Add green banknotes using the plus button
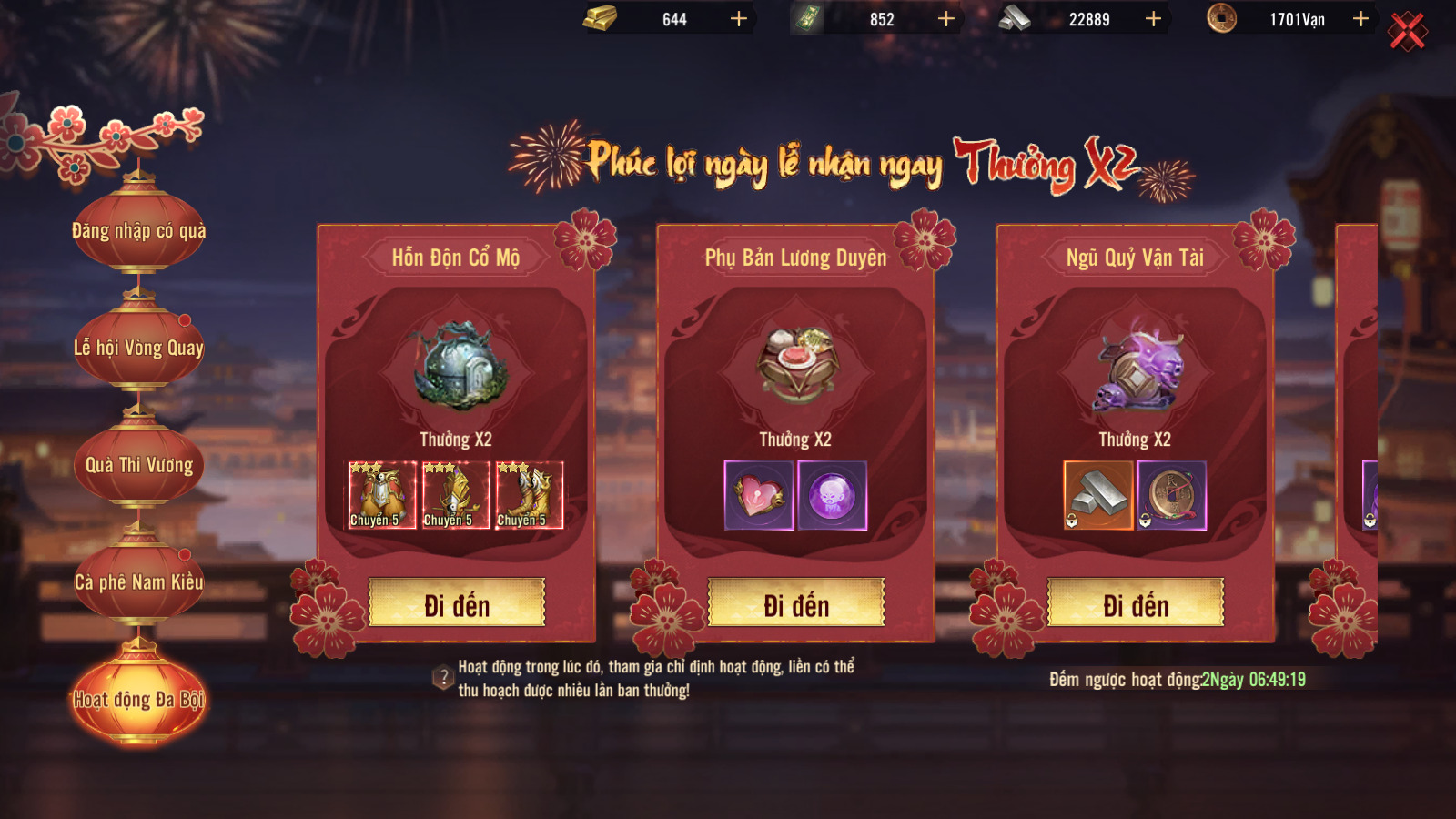 [946, 19]
